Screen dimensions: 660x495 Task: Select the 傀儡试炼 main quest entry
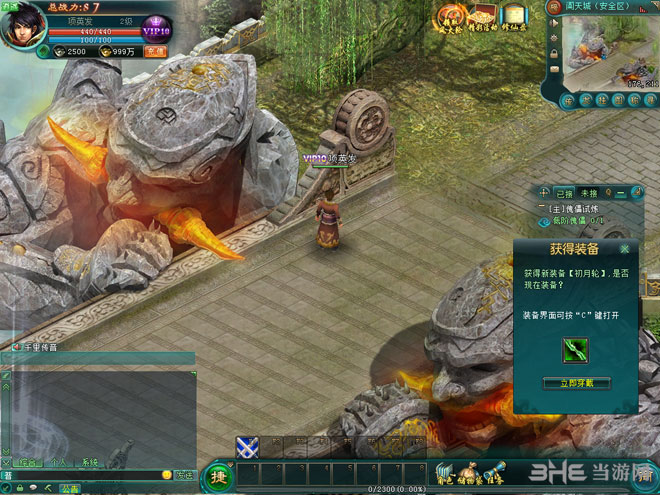coord(578,208)
